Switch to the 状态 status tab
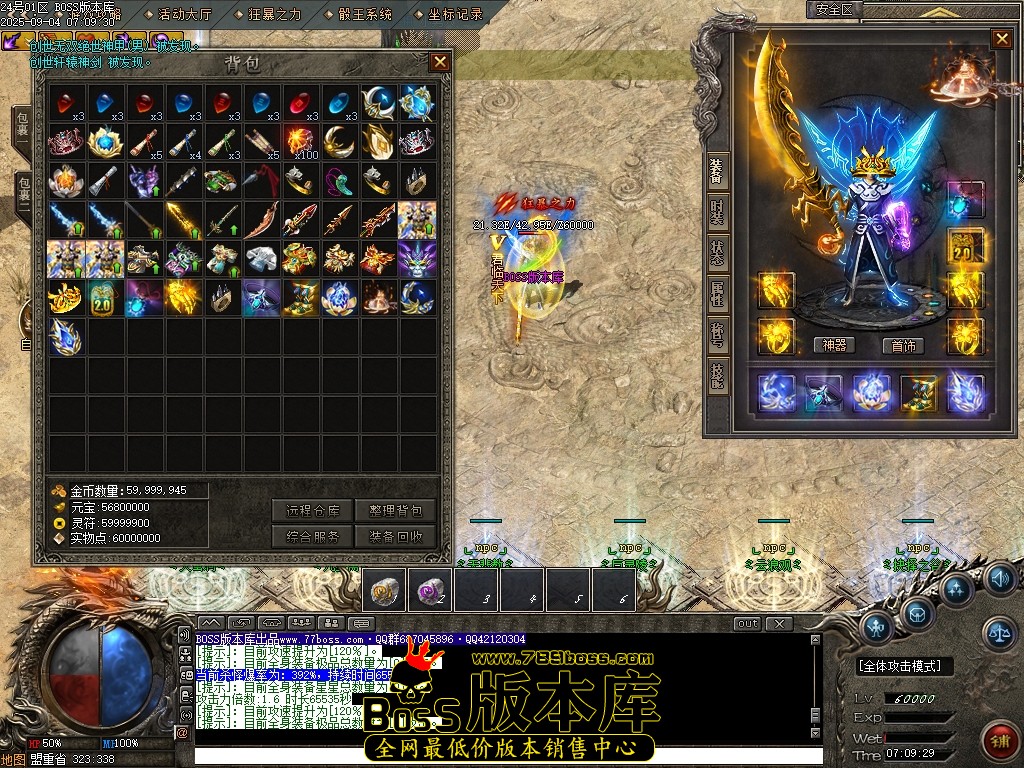The width and height of the screenshot is (1024, 768). pos(717,253)
